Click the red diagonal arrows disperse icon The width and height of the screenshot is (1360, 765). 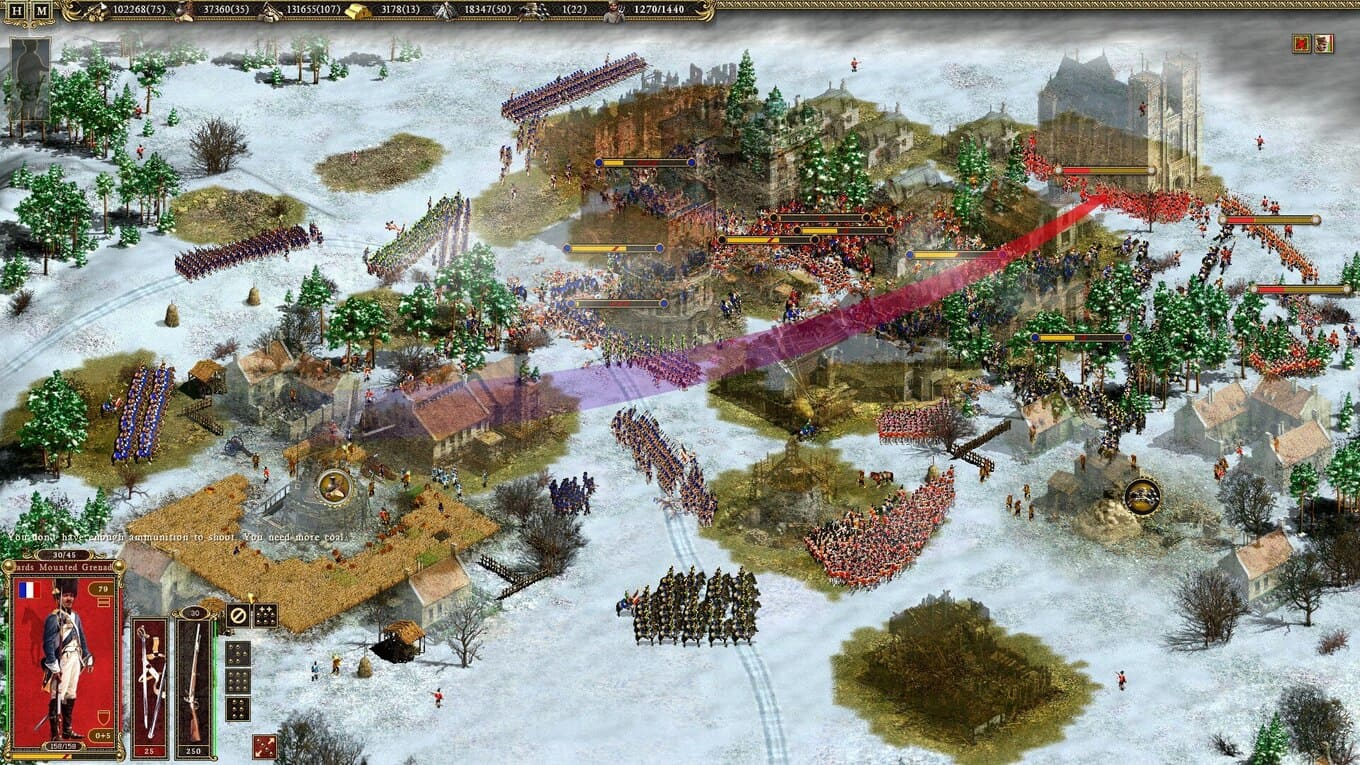pyautogui.click(x=265, y=746)
